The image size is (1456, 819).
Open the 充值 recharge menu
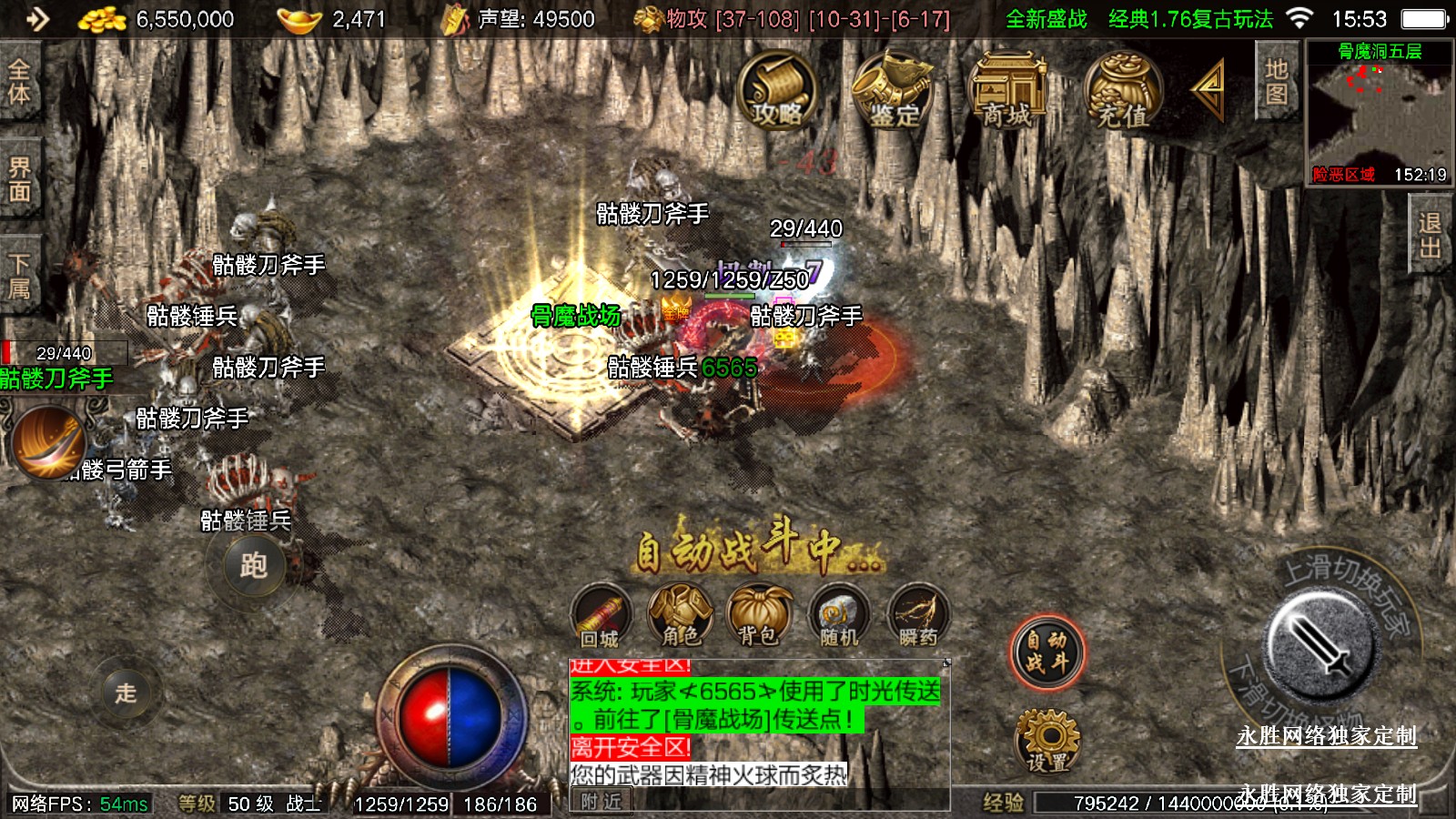(x=1122, y=91)
